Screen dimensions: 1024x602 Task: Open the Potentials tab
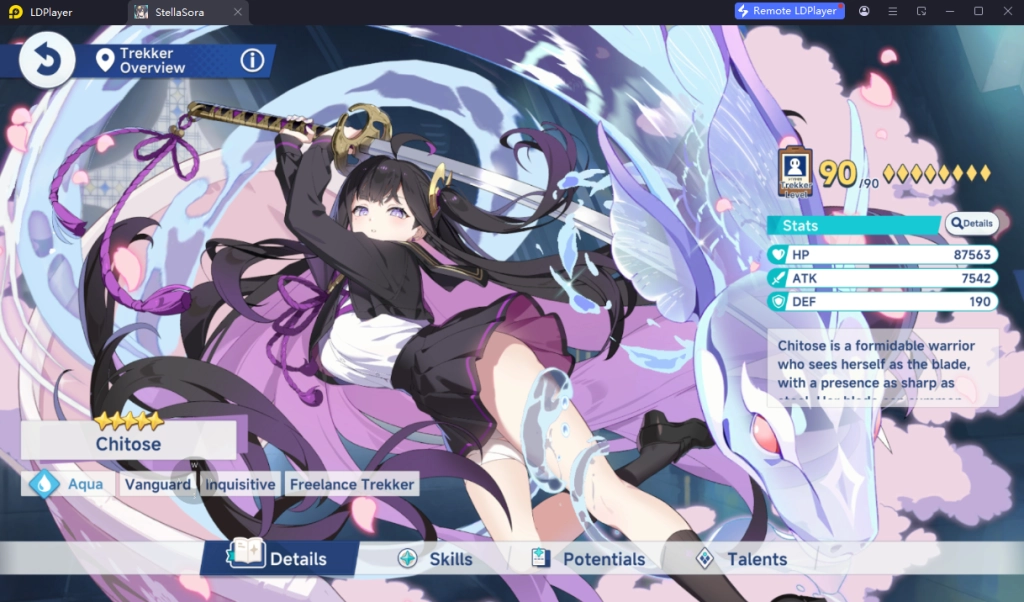[588, 559]
